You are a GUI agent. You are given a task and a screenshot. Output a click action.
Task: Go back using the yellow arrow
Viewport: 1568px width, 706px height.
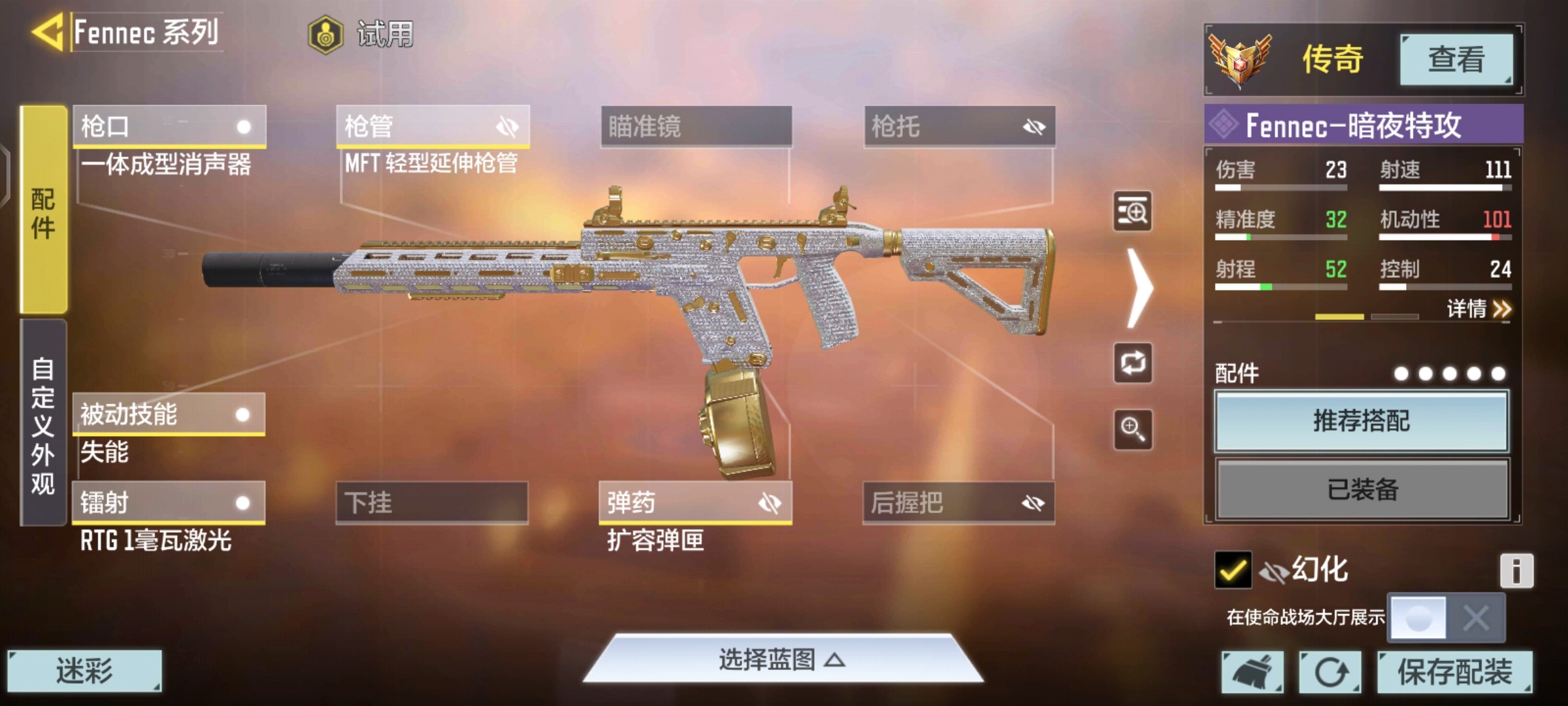coord(47,31)
